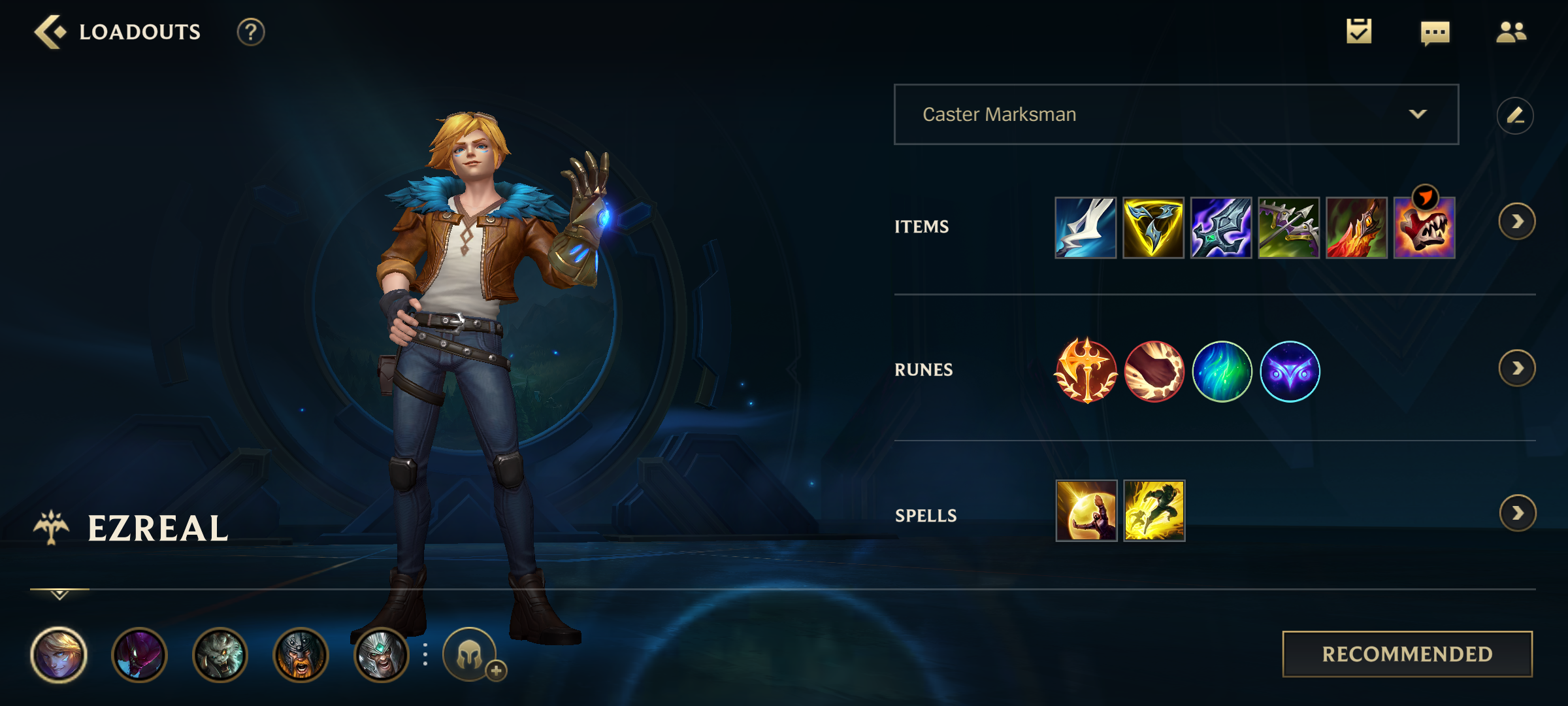Image resolution: width=1568 pixels, height=706 pixels.
Task: Select the Heal summoner spell
Action: point(1087,513)
